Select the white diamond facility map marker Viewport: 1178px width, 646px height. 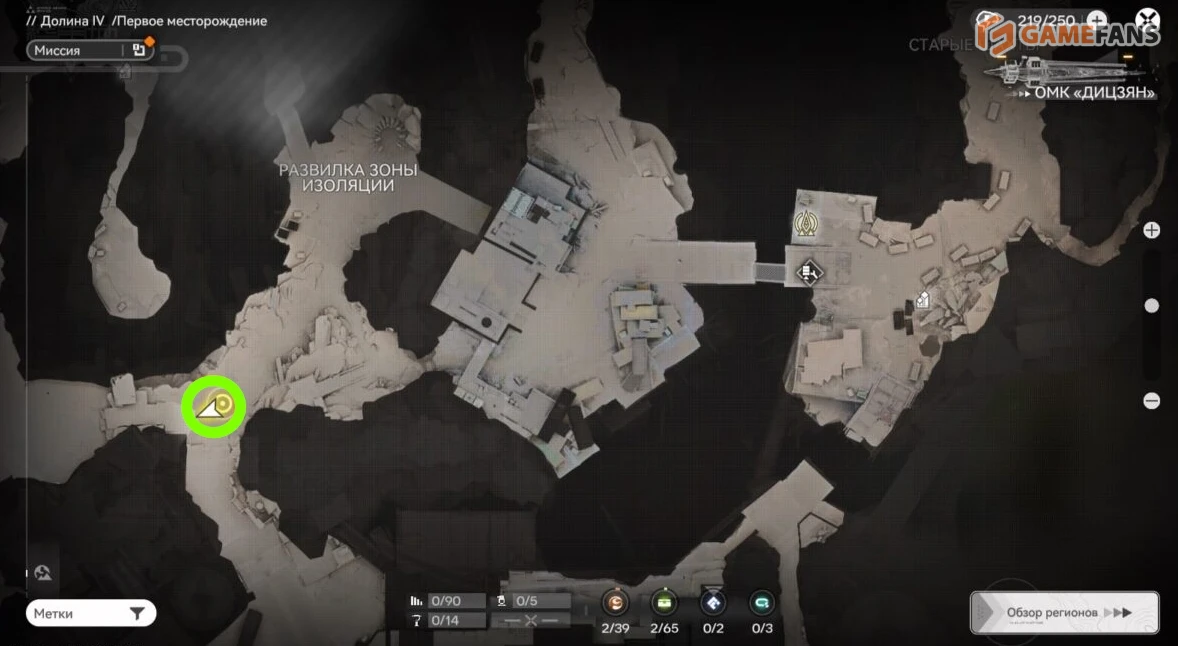809,271
